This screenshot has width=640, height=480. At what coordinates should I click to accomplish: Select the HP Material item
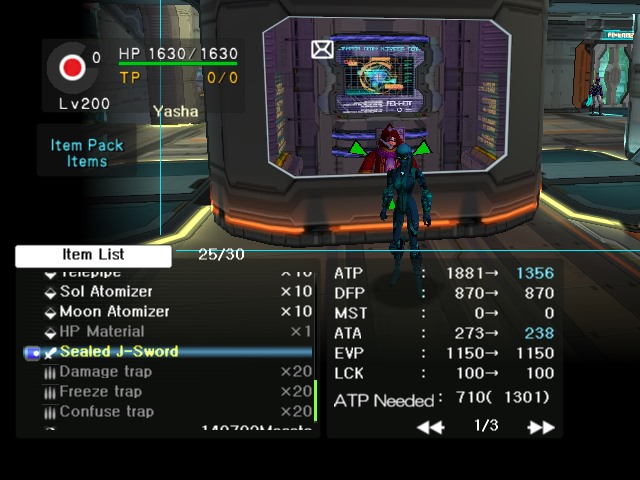pos(101,332)
